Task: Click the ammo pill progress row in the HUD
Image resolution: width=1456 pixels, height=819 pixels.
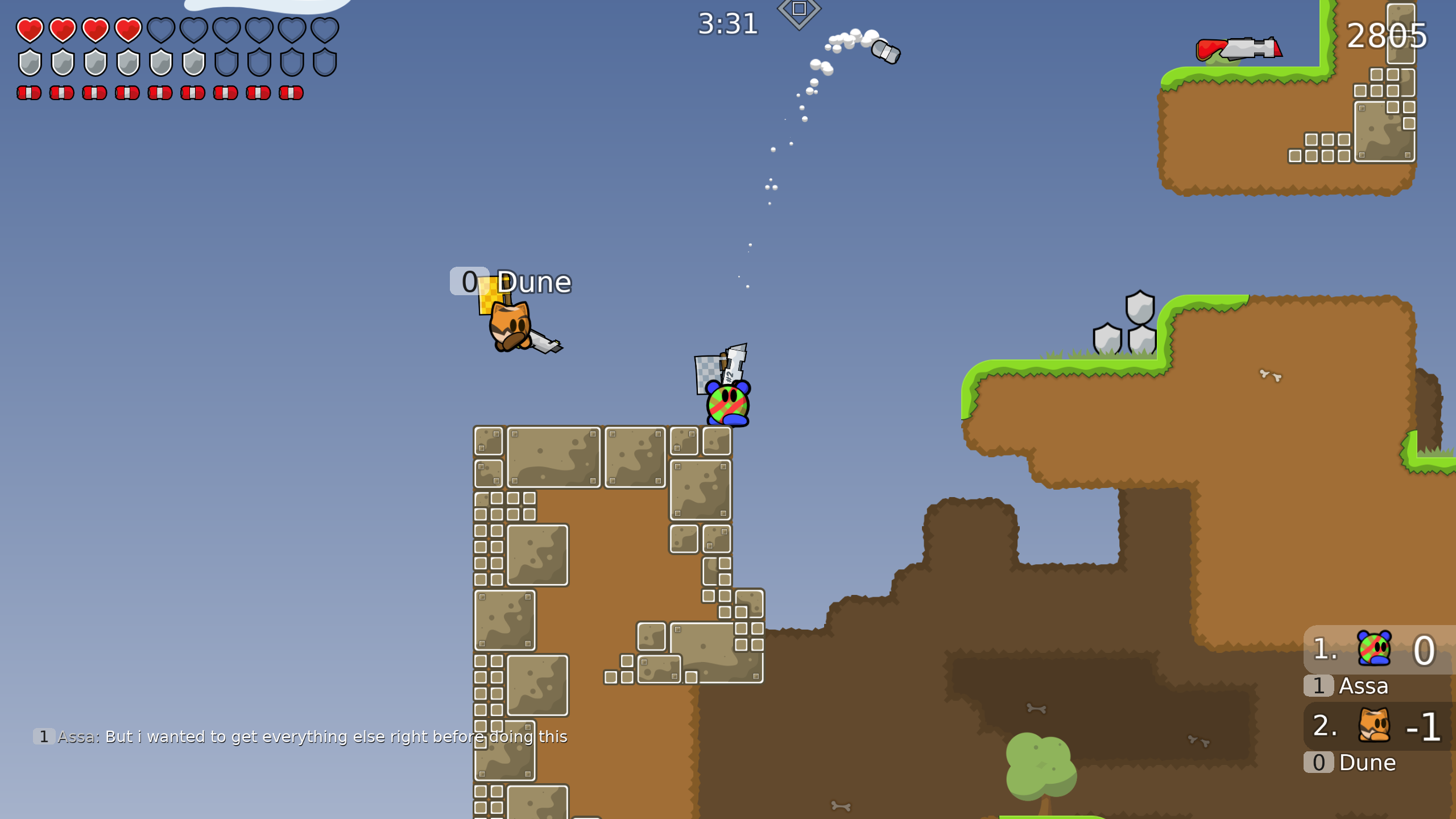Action: [159, 91]
